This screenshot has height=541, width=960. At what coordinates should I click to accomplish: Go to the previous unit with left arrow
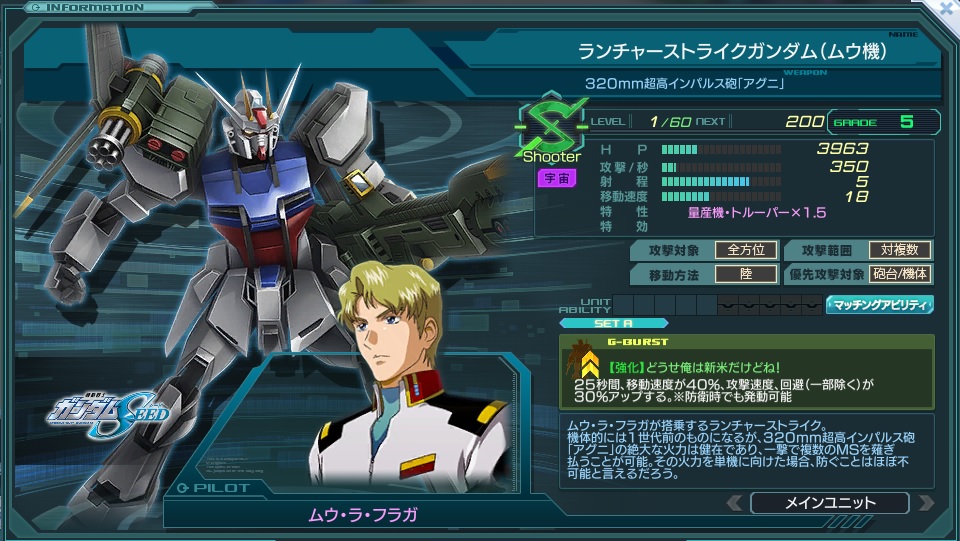pyautogui.click(x=735, y=502)
